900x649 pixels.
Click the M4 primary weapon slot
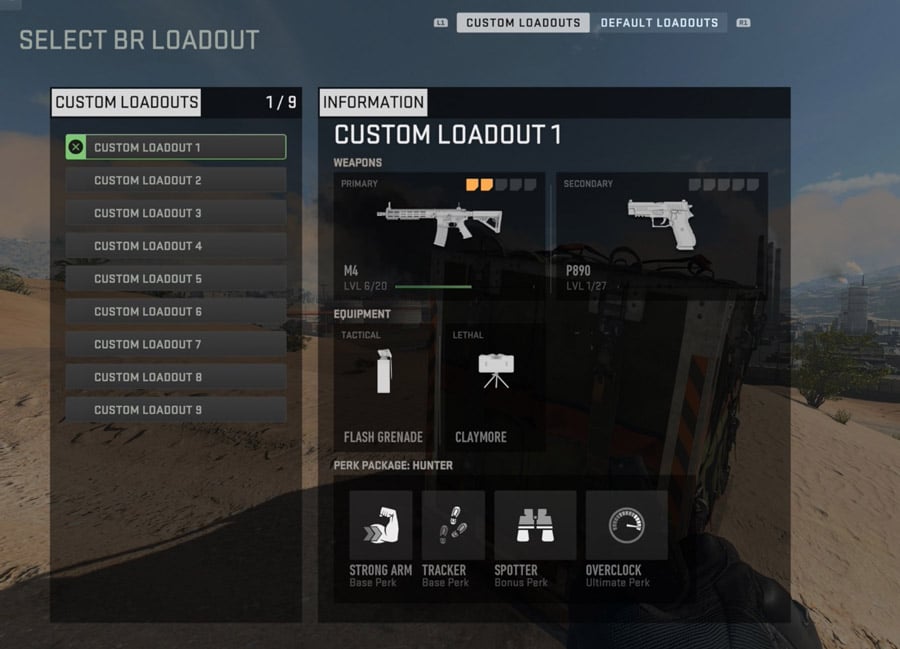pyautogui.click(x=439, y=234)
